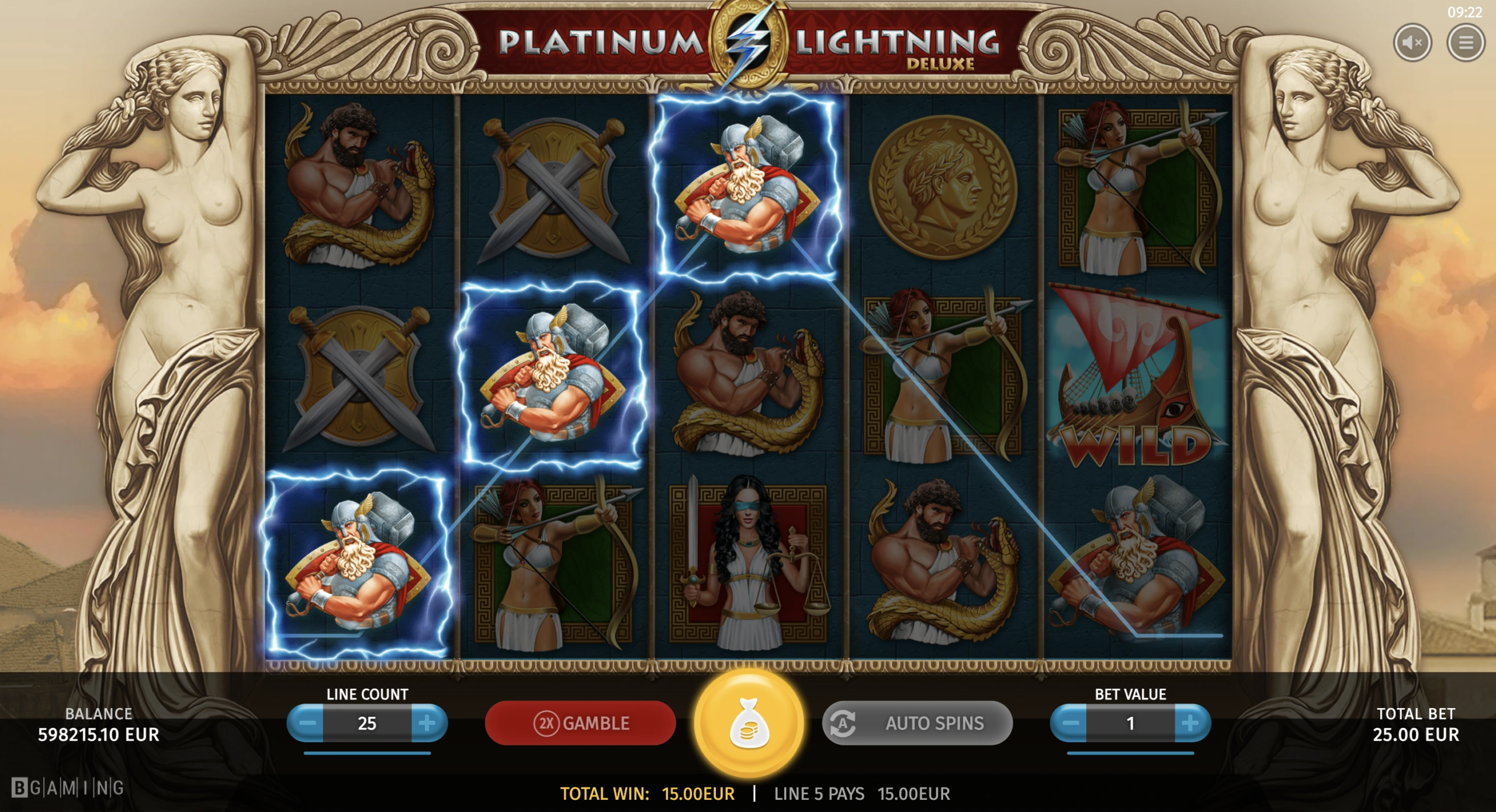Decrease the line count
Screen dimensions: 1496x812
click(x=306, y=723)
